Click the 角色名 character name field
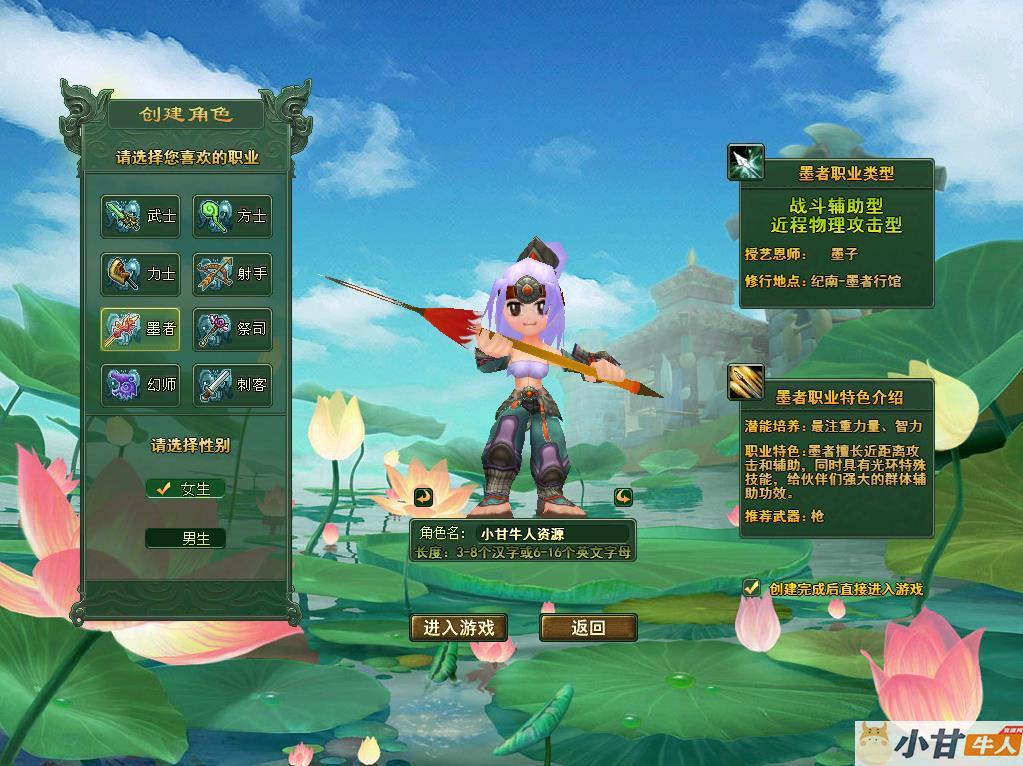The width and height of the screenshot is (1023, 766). click(x=552, y=534)
